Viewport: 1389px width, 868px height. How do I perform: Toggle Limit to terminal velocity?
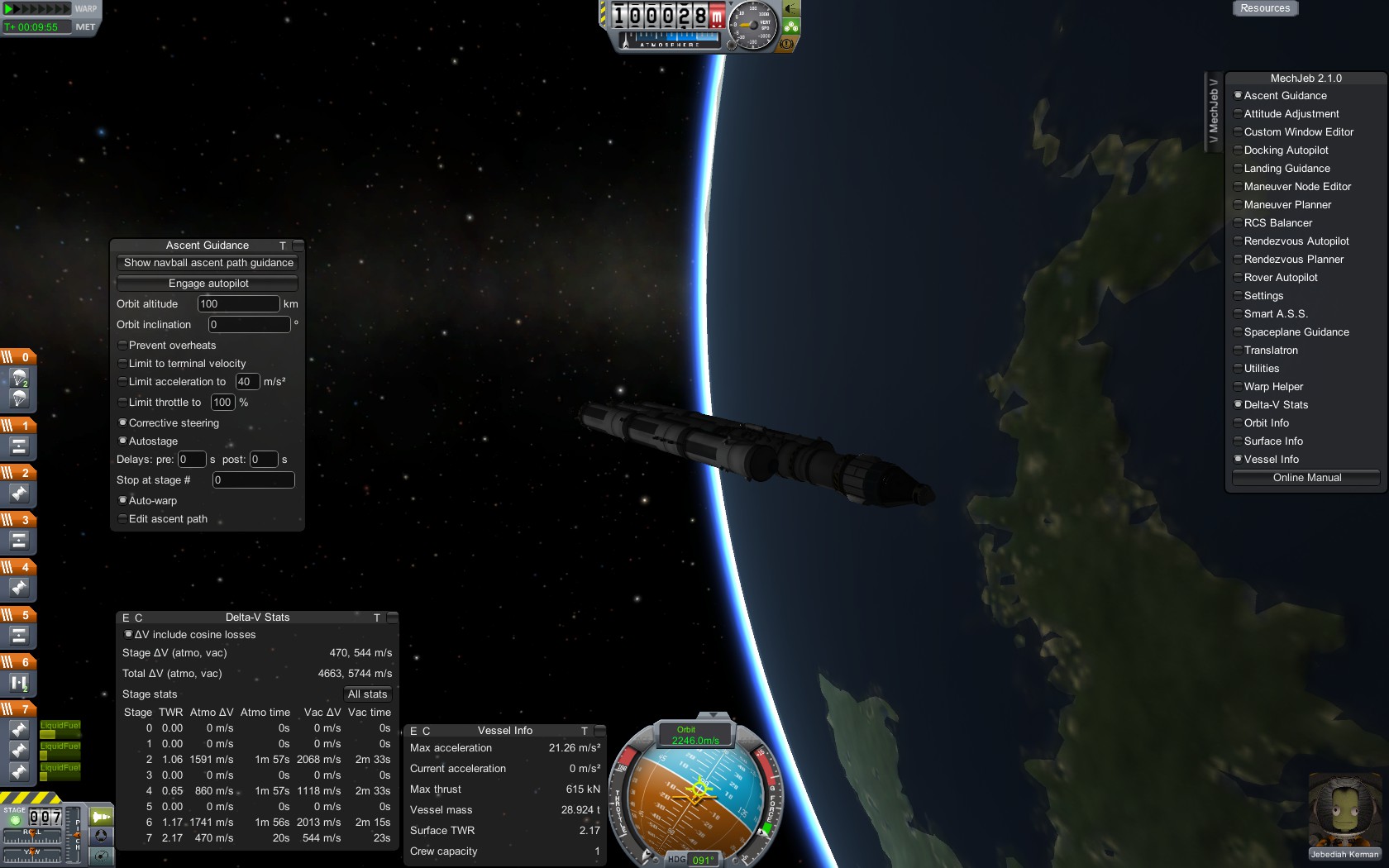click(123, 364)
